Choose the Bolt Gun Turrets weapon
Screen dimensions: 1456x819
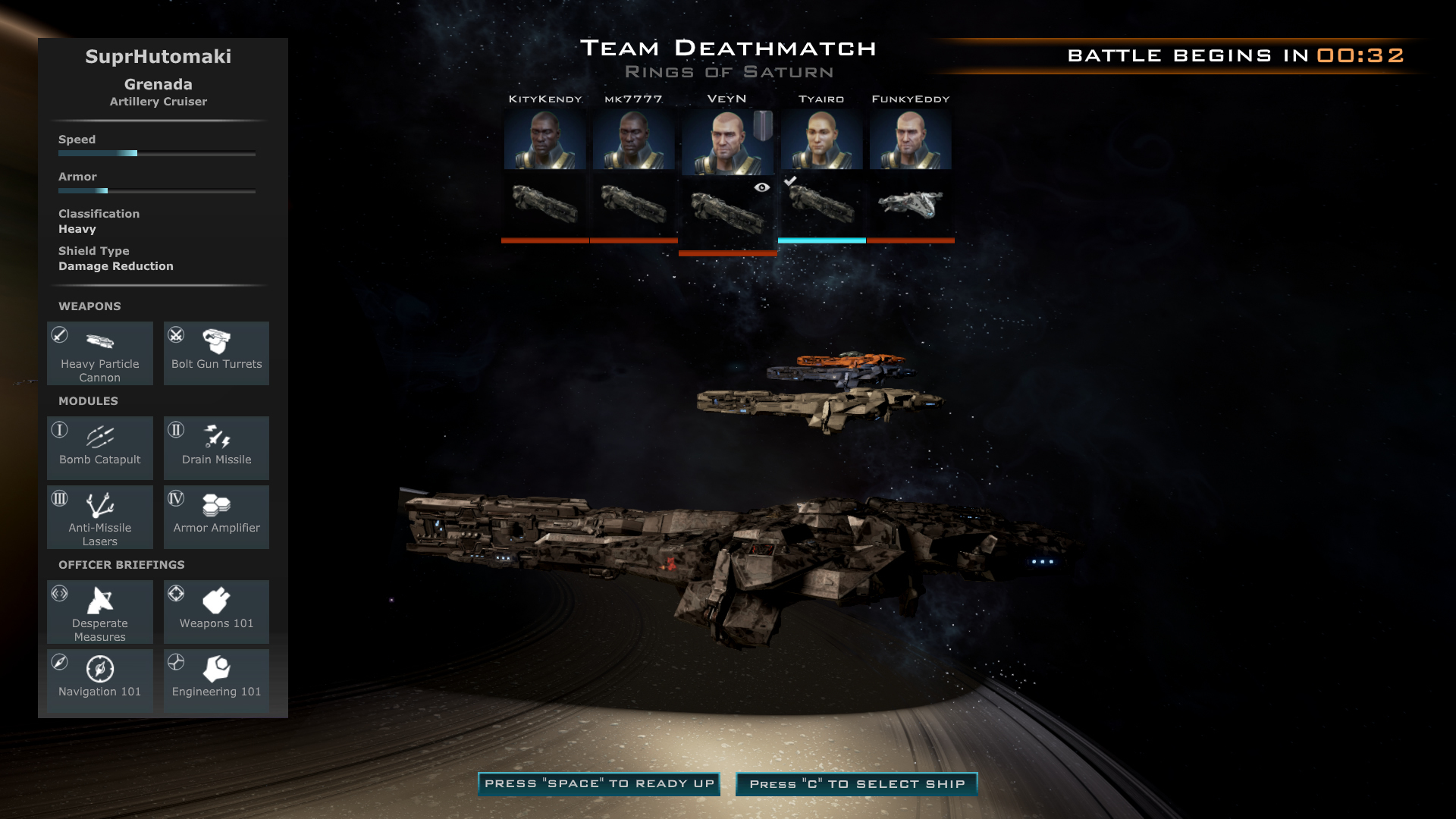coord(216,353)
